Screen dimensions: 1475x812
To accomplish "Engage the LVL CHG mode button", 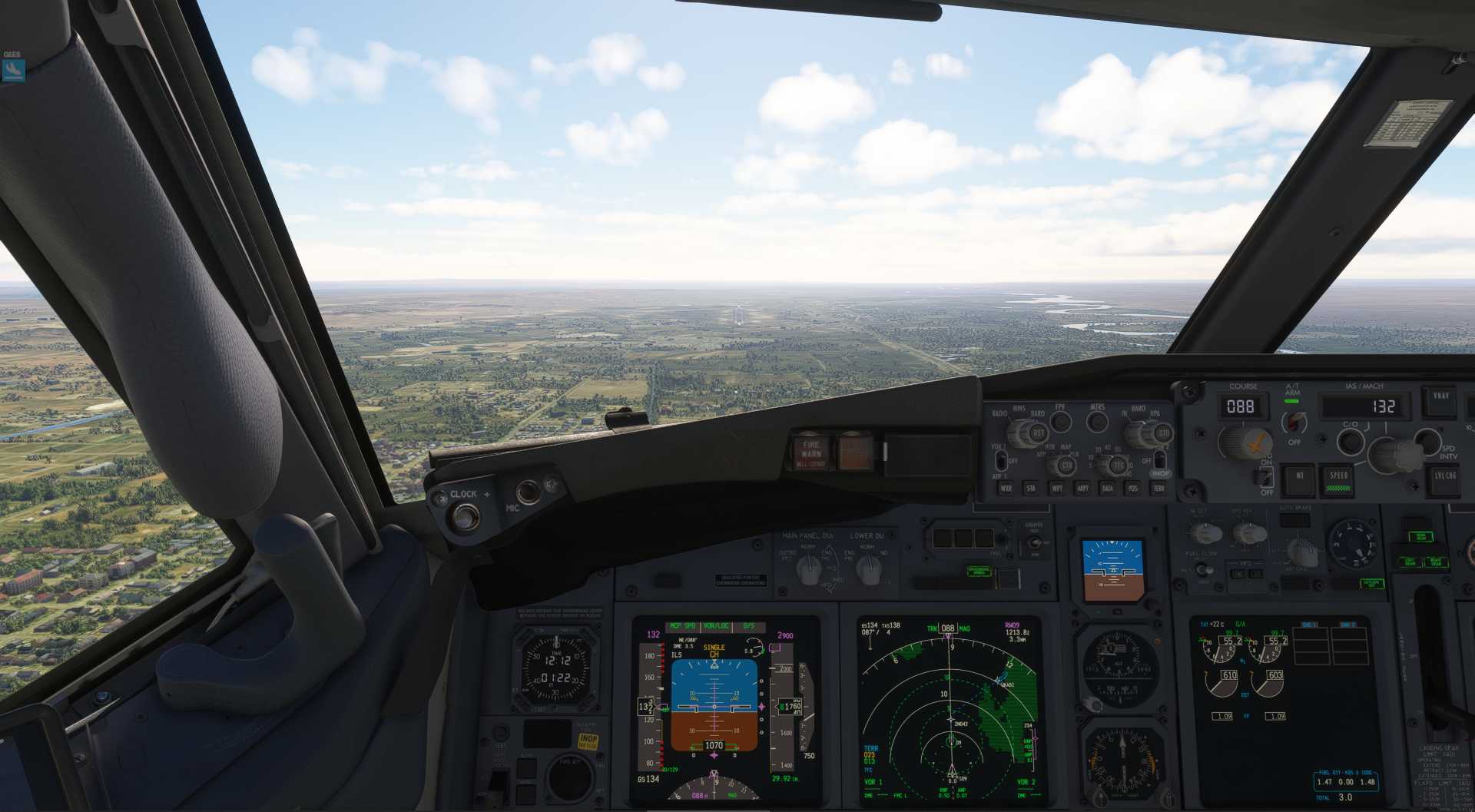I will pyautogui.click(x=1444, y=478).
